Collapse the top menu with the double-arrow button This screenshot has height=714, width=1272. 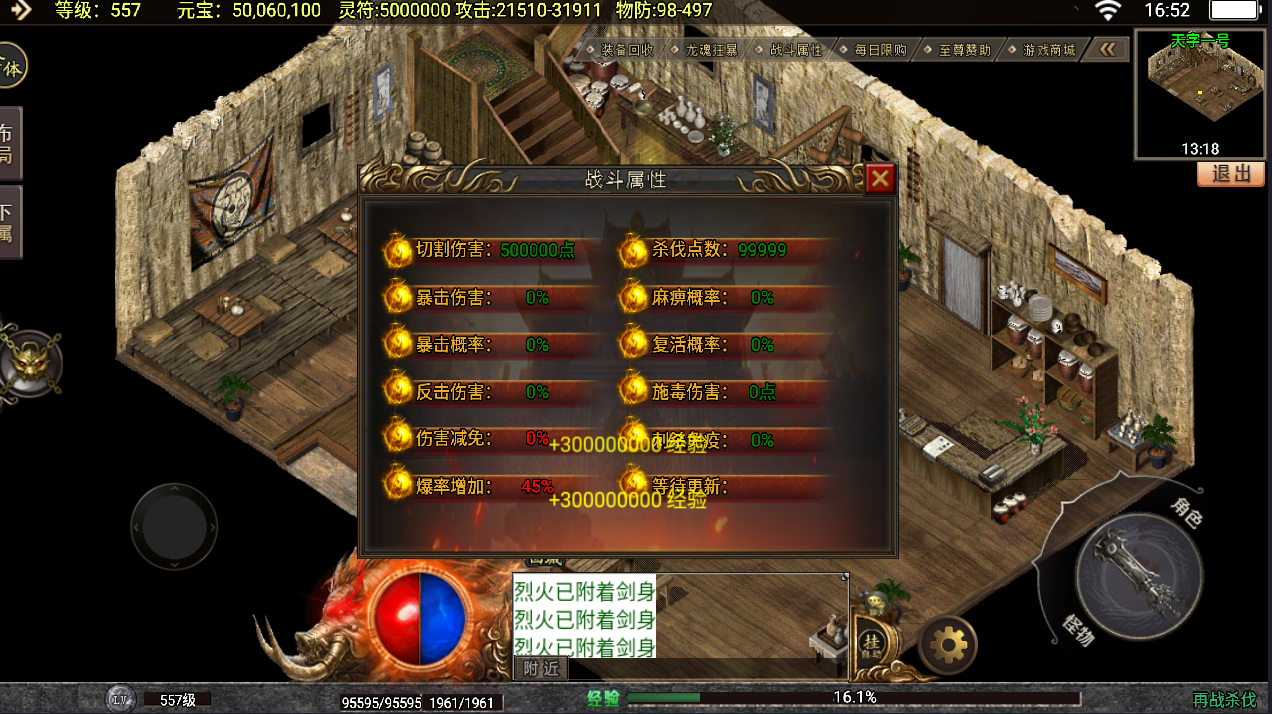[x=1107, y=49]
